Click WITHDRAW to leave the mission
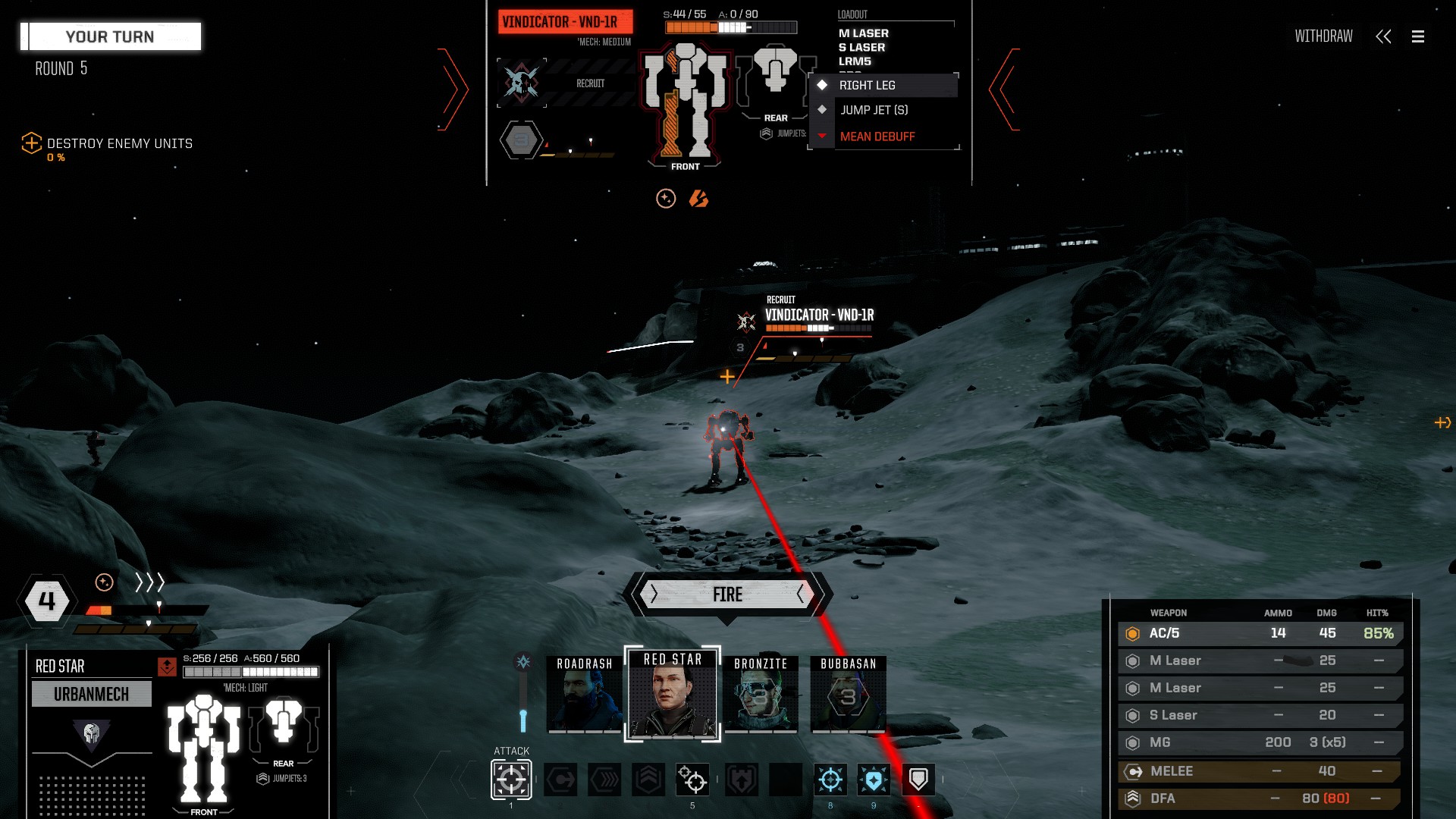 point(1323,36)
